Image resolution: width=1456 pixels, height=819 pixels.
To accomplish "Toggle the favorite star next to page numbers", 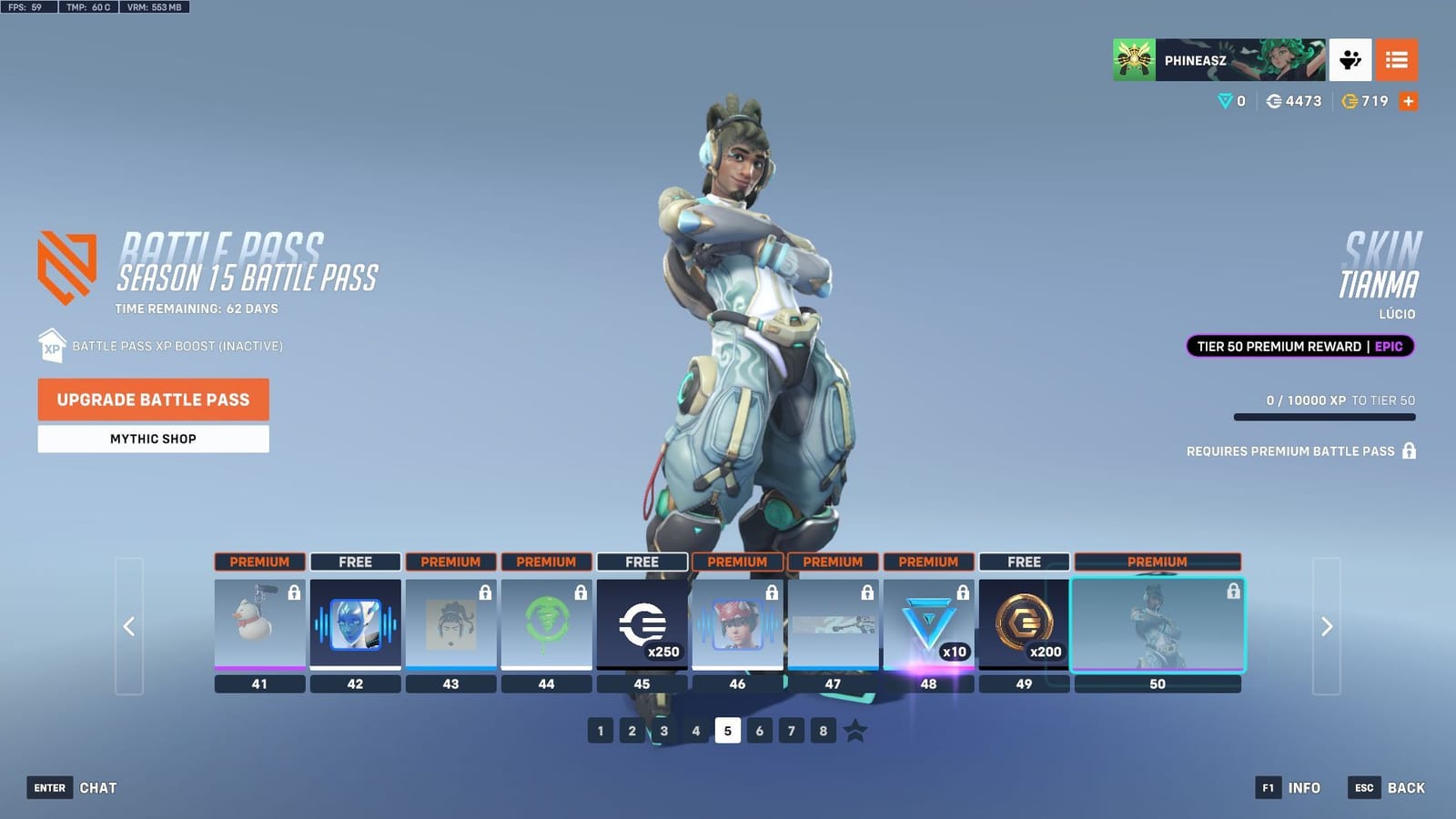I will point(854,730).
